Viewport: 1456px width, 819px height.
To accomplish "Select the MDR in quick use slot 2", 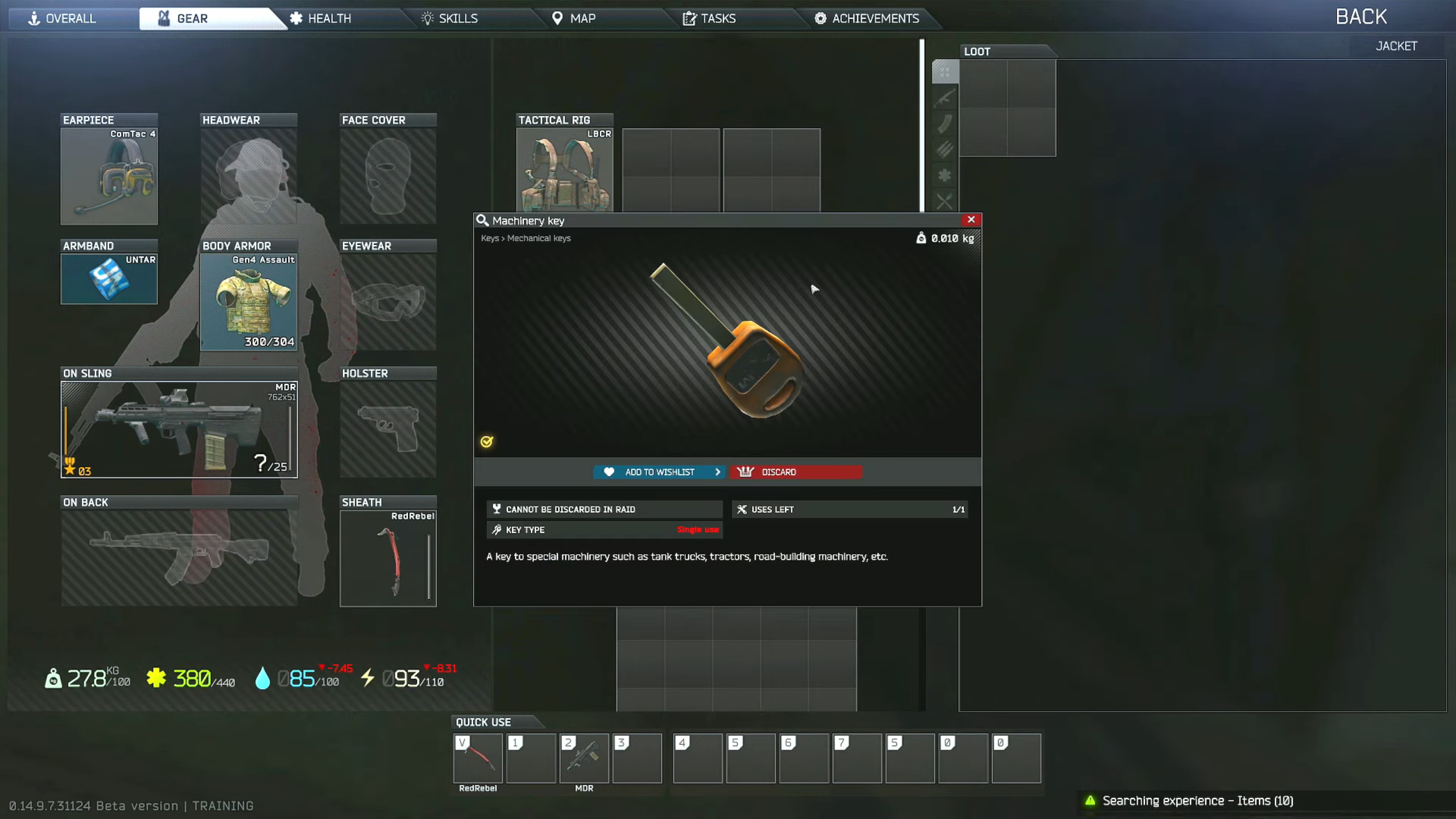I will point(584,758).
